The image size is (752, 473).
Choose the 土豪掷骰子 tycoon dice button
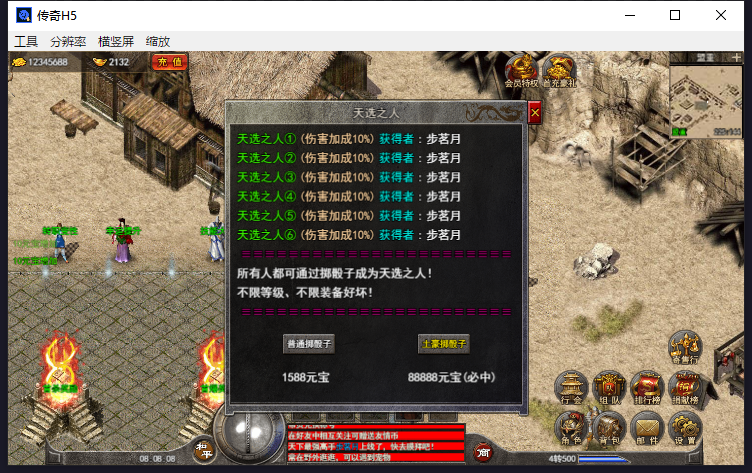443,343
